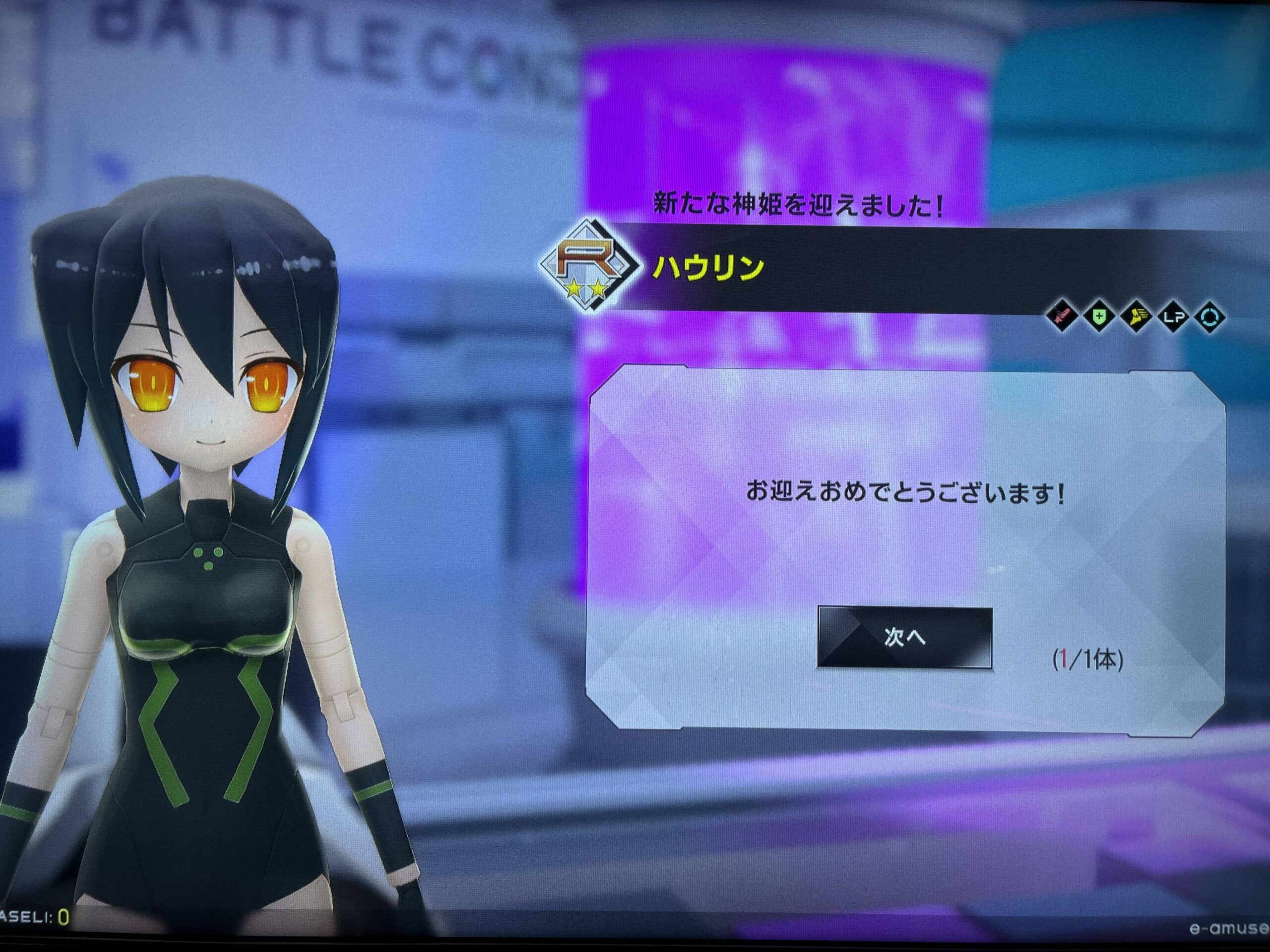The image size is (1270, 952).
Task: Select the blue ring stat icon
Action: click(x=1209, y=317)
